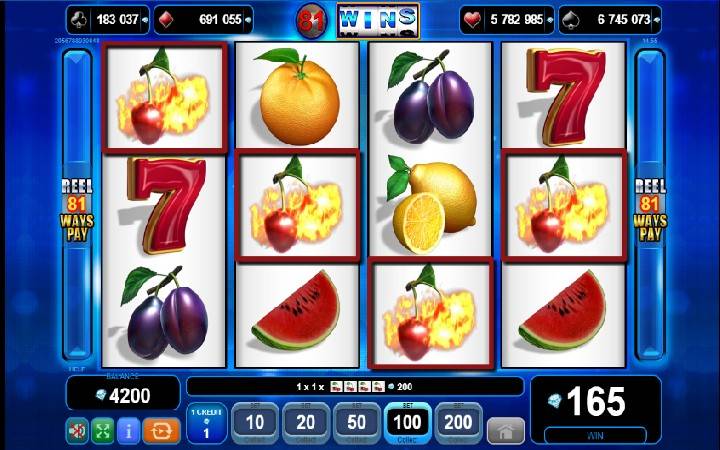Set the bet to 20

click(x=304, y=424)
